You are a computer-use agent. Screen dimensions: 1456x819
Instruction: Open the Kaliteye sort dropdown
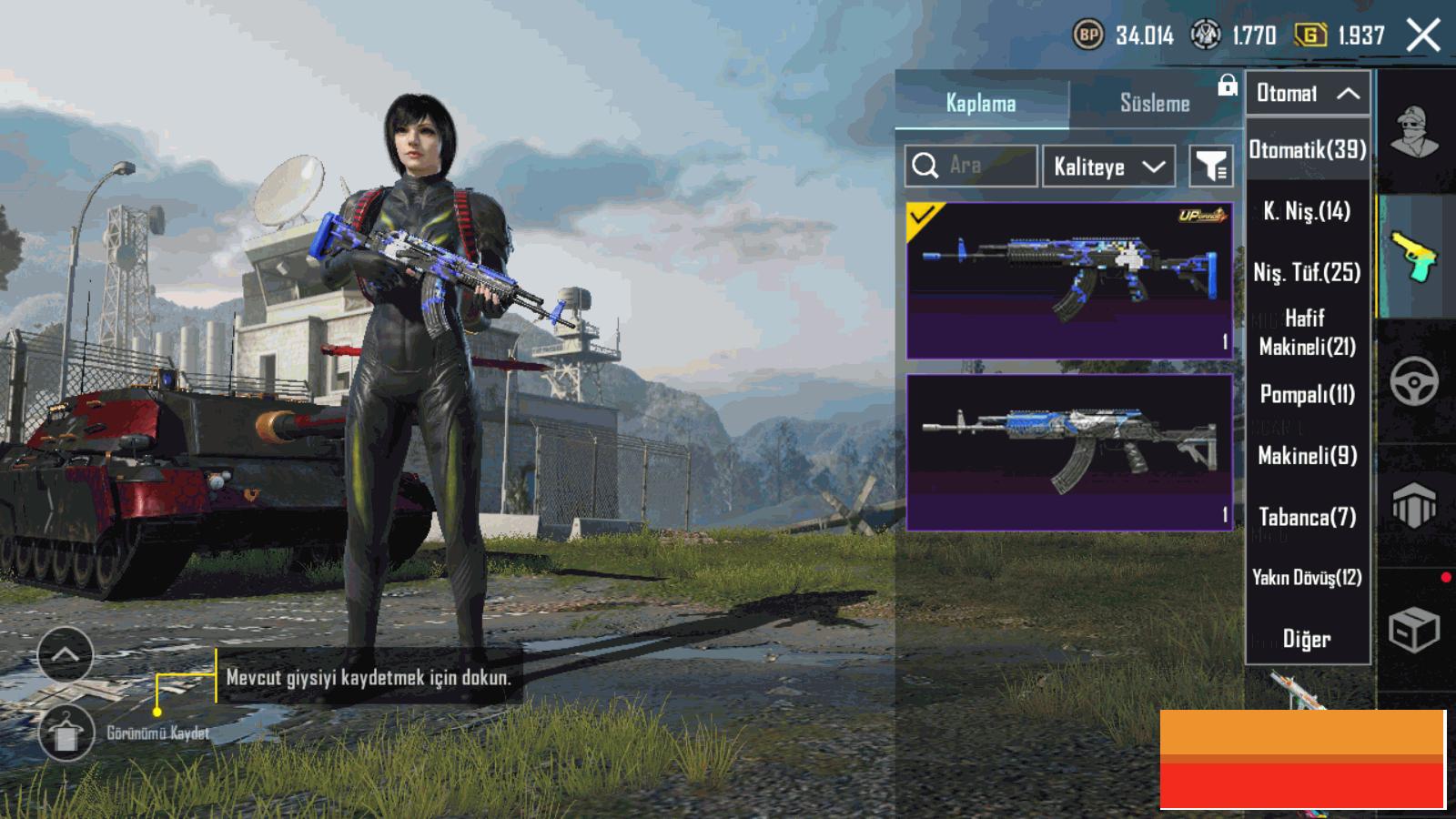click(1107, 167)
